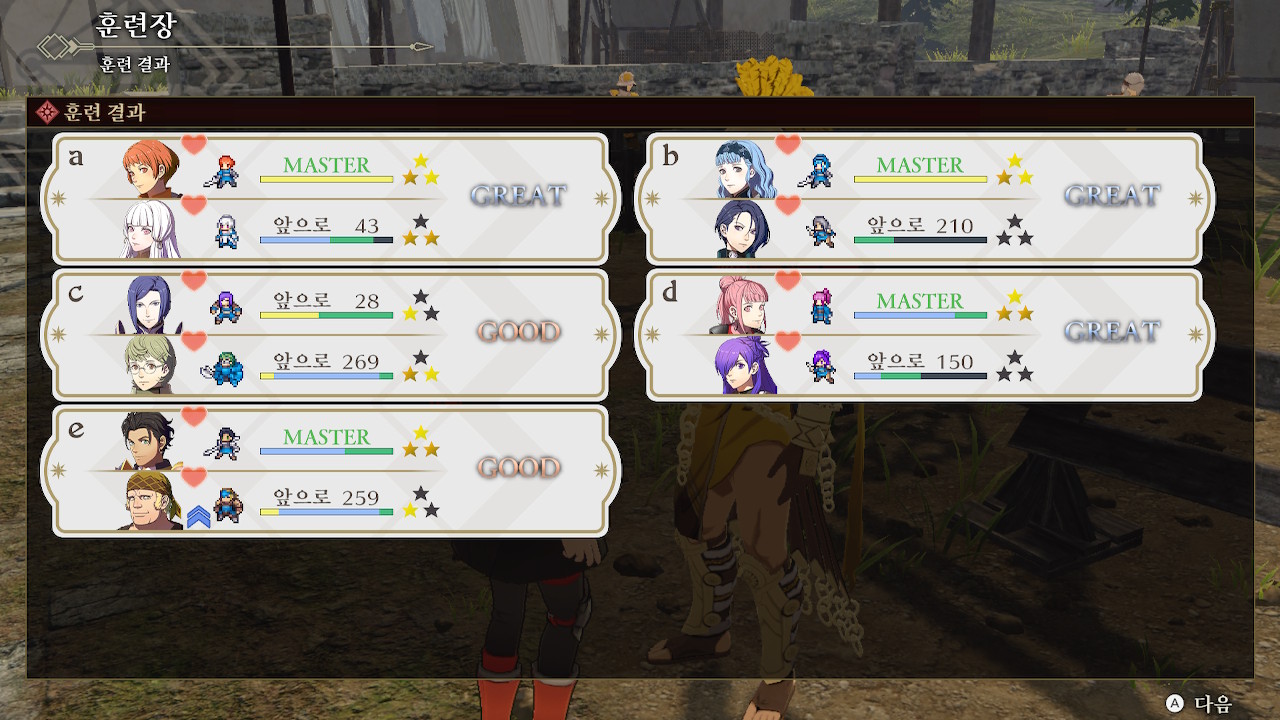Screen dimensions: 1280x720
Task: Select the pink-haired girl's portrait
Action: pyautogui.click(x=742, y=304)
